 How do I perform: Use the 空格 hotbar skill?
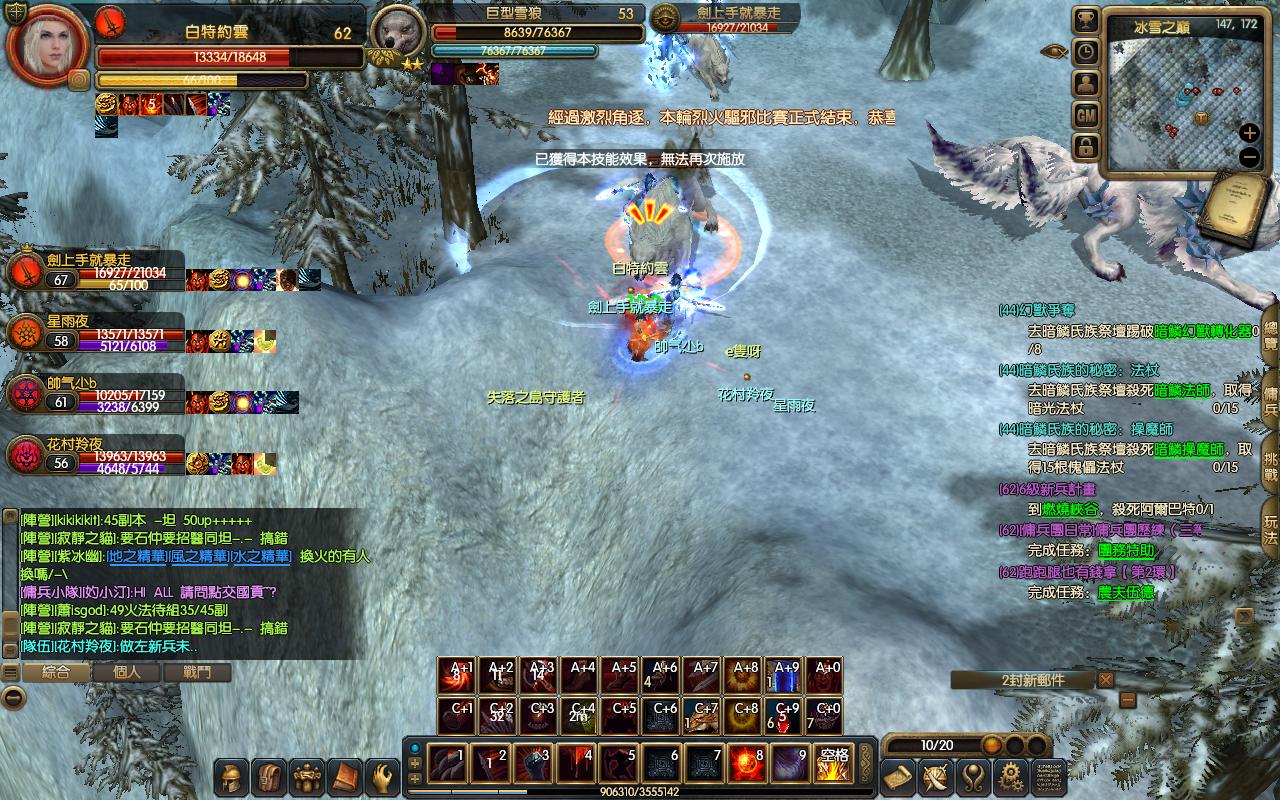832,764
